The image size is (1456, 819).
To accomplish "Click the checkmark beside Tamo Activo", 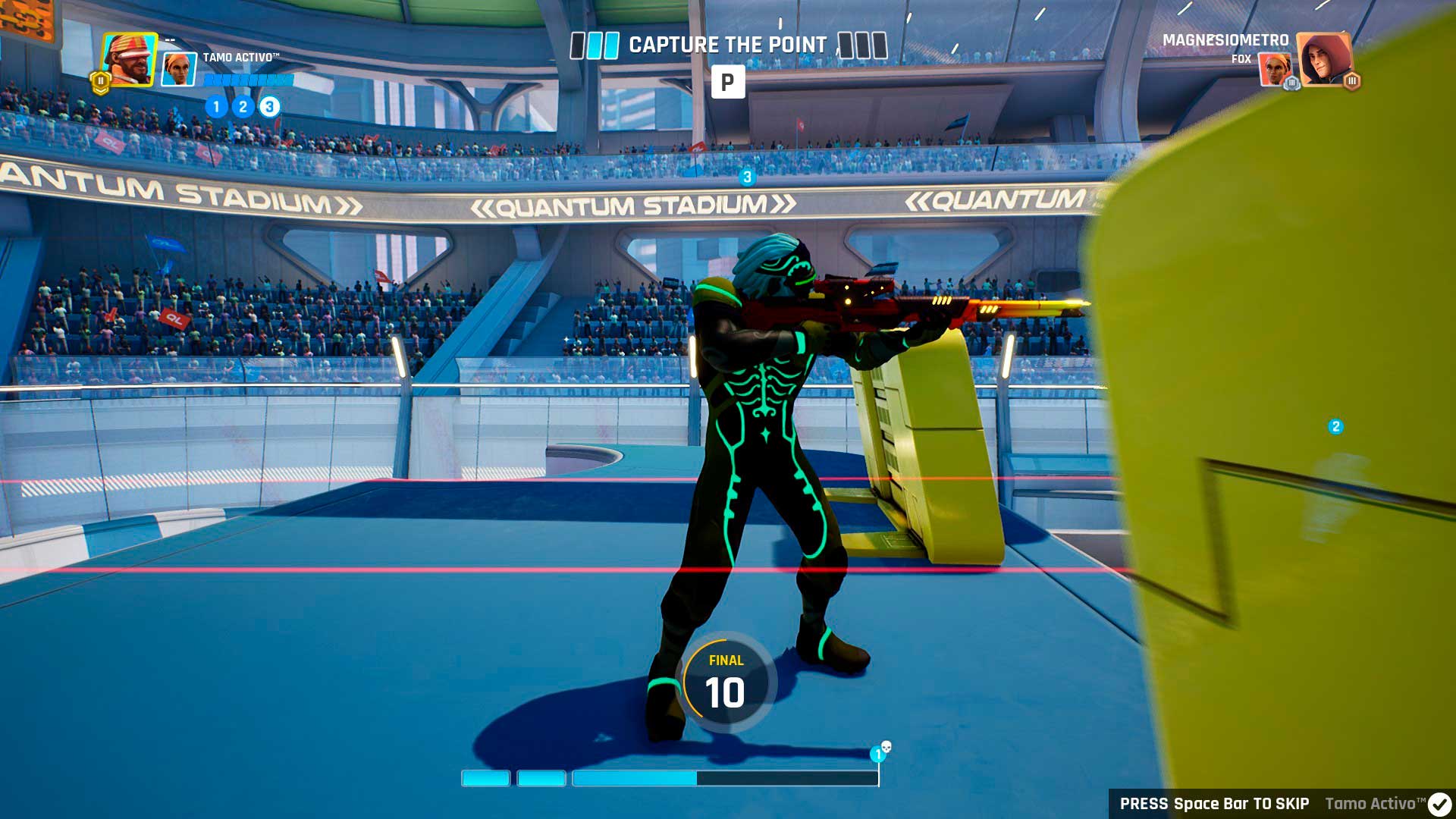I will pos(1439,804).
